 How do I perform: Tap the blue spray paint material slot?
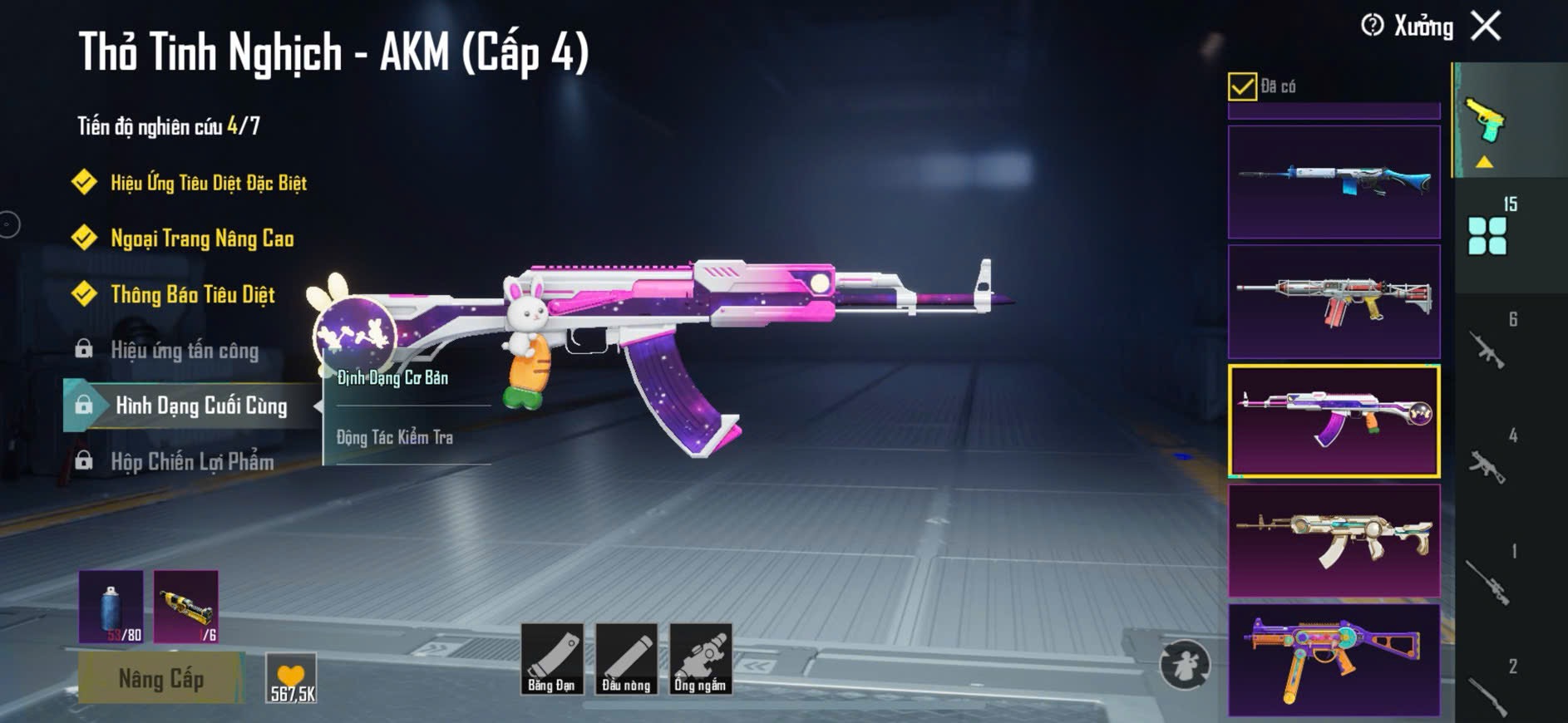(111, 607)
